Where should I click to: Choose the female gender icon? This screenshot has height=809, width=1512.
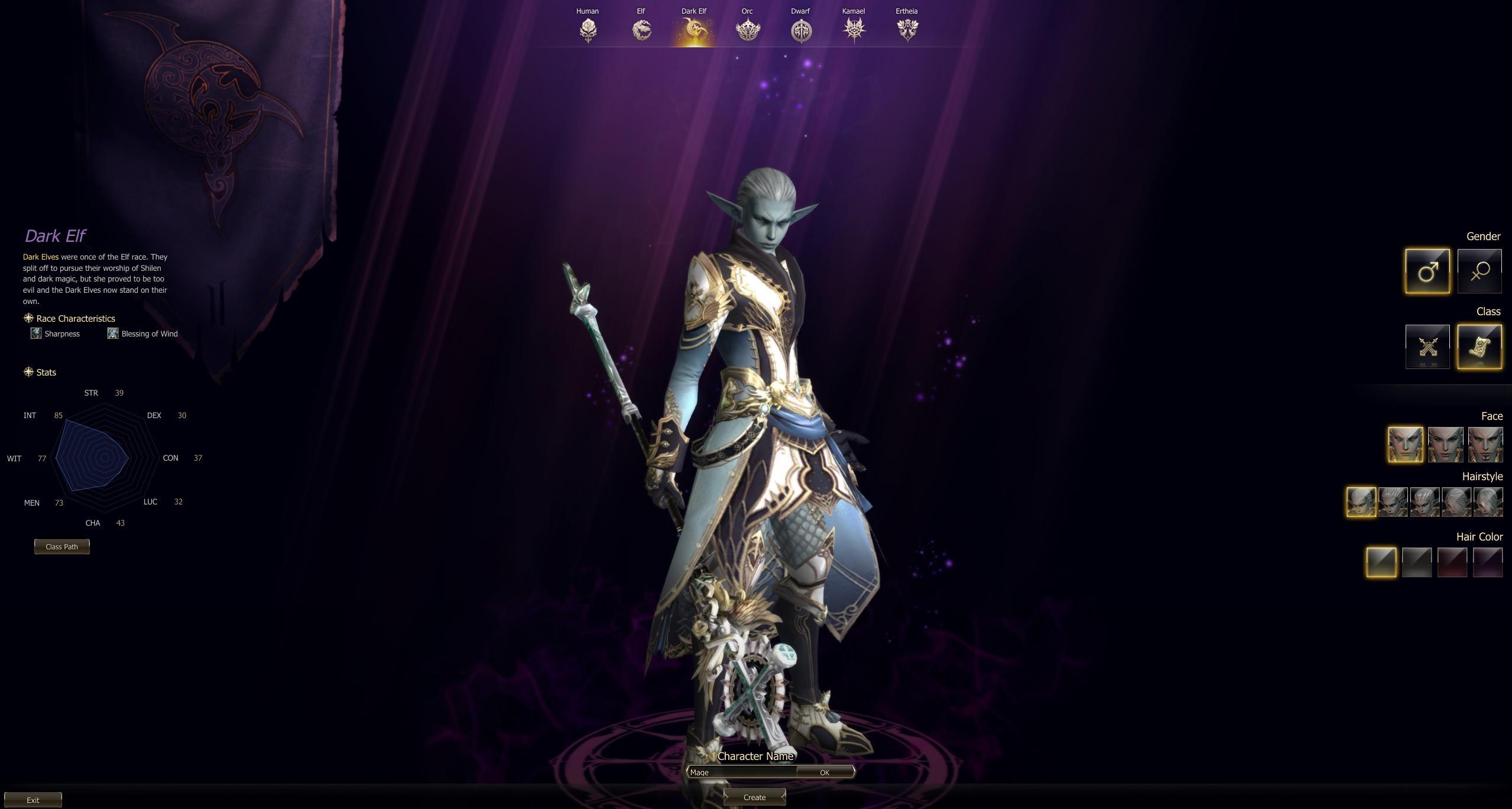1479,271
